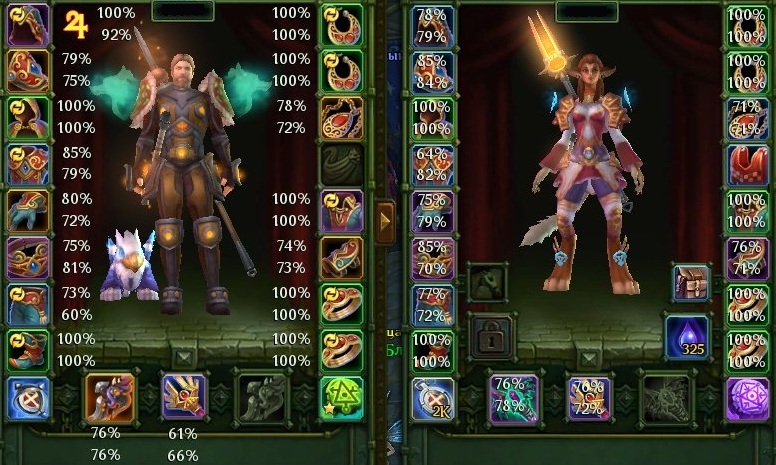Open the padlock slot
This screenshot has width=776, height=465.
pyautogui.click(x=490, y=337)
